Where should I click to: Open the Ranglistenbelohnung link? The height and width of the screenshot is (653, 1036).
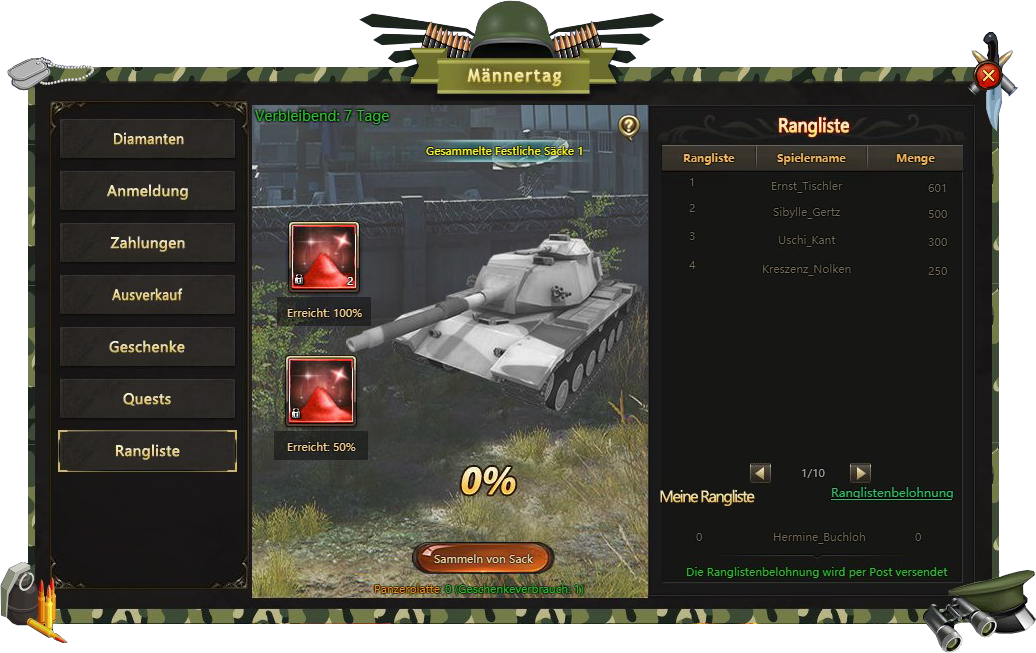(x=892, y=493)
